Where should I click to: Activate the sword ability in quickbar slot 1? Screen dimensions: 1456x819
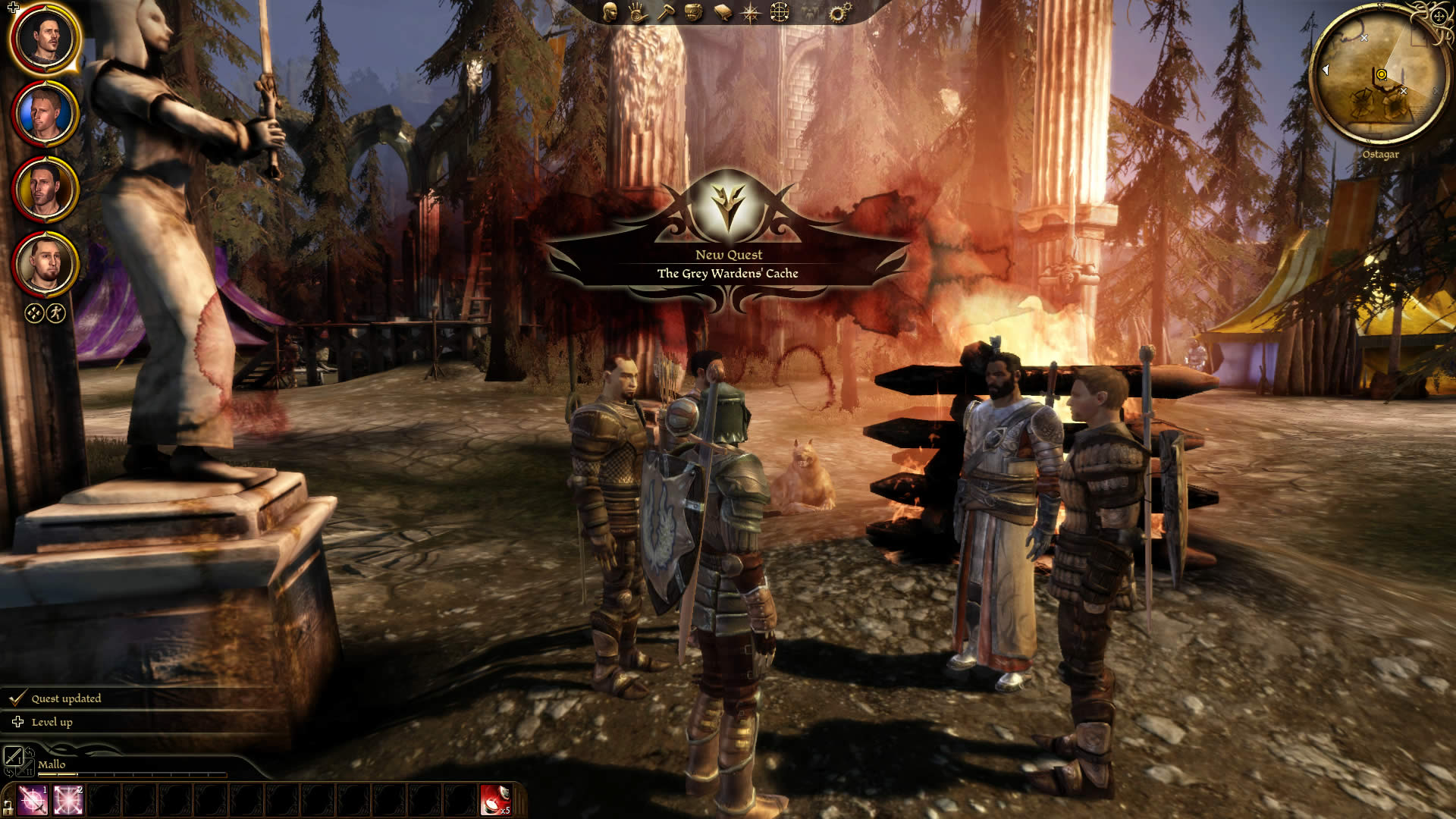[x=33, y=801]
